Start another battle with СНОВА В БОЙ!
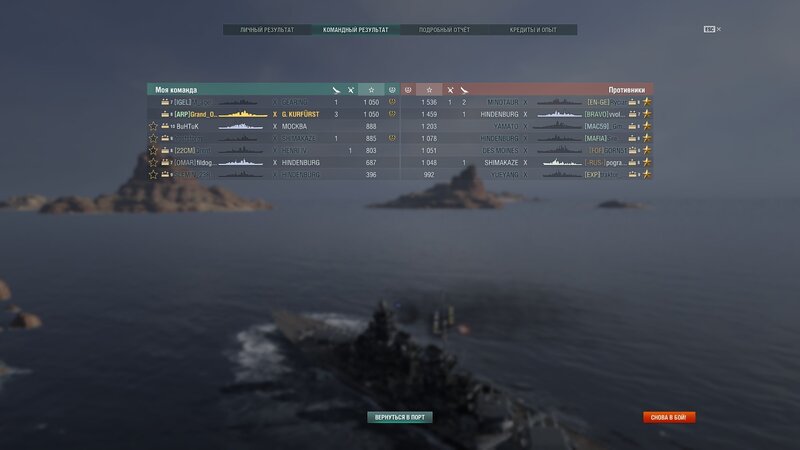The width and height of the screenshot is (800, 450). tap(669, 417)
